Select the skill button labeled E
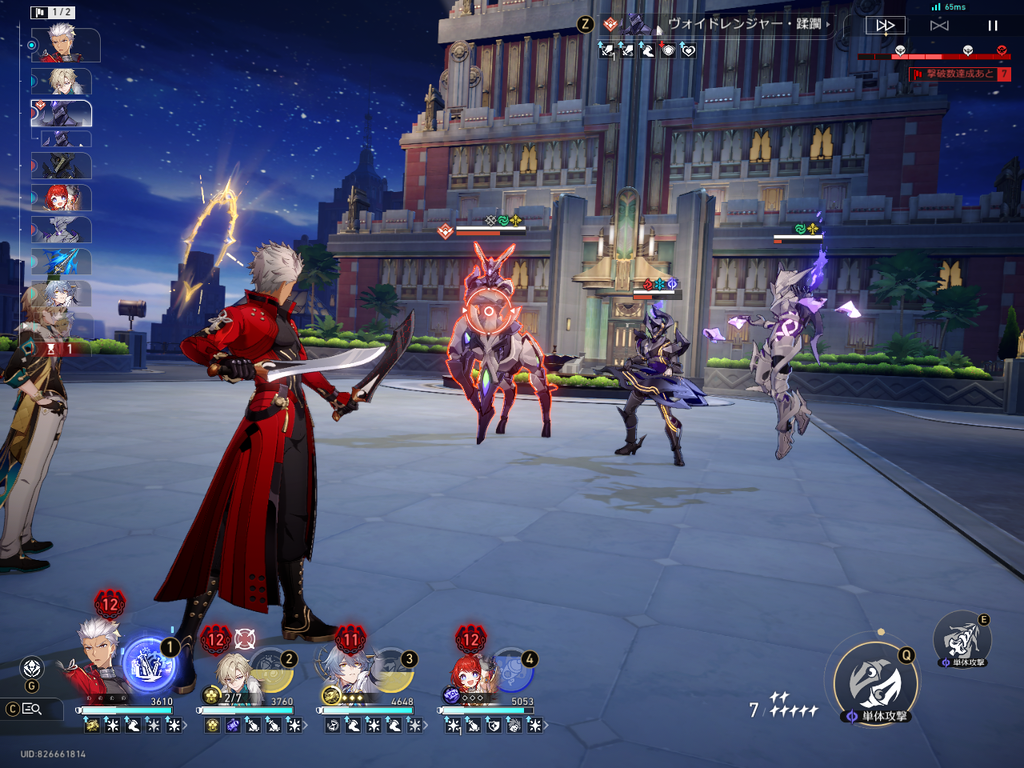This screenshot has height=768, width=1024. click(x=962, y=638)
